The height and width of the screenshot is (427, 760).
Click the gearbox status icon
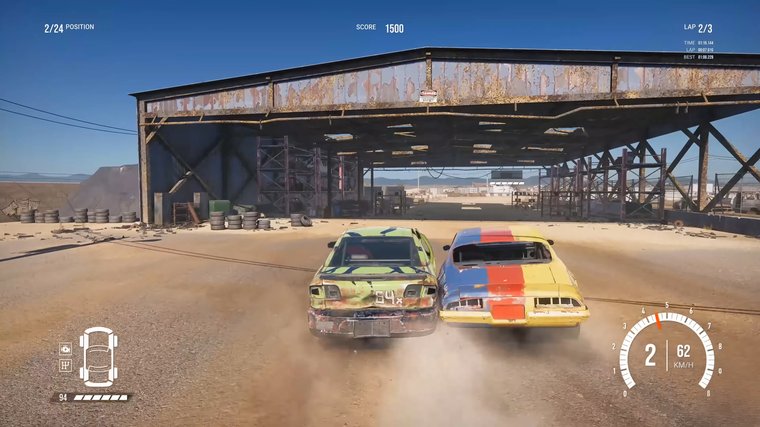(66, 365)
